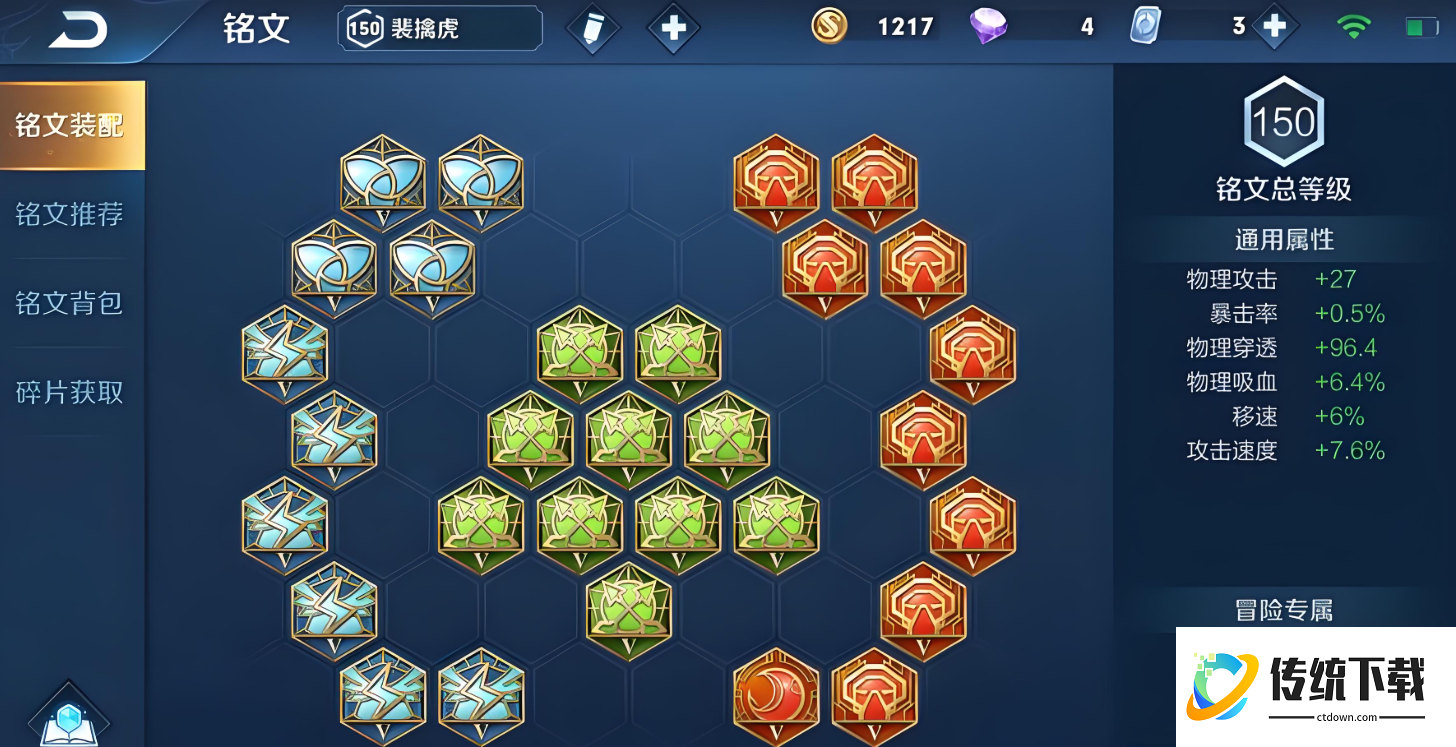Show the 铭文背包 tab

tap(70, 303)
